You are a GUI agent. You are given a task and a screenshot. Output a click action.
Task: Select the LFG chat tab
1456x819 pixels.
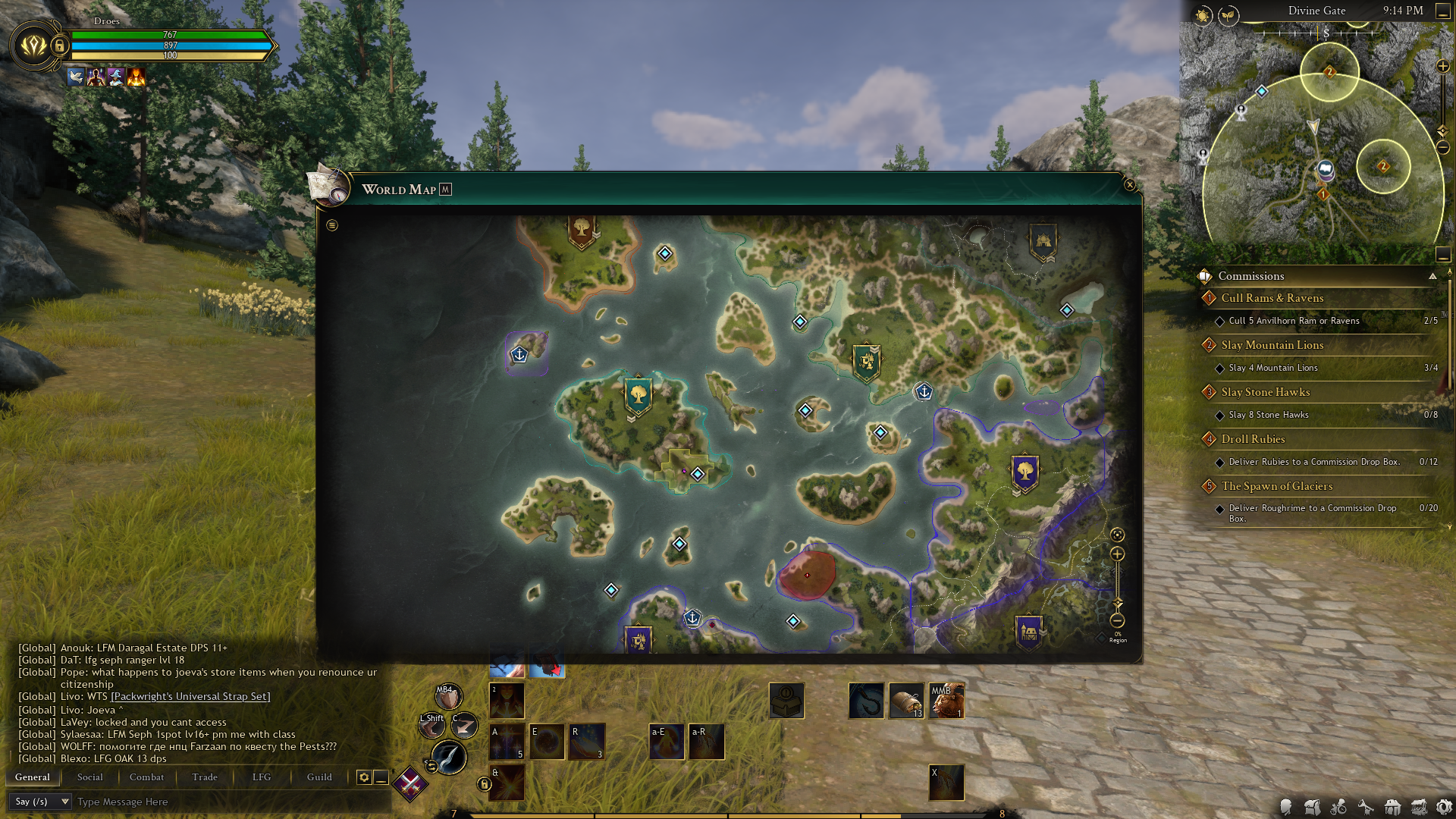(x=262, y=777)
